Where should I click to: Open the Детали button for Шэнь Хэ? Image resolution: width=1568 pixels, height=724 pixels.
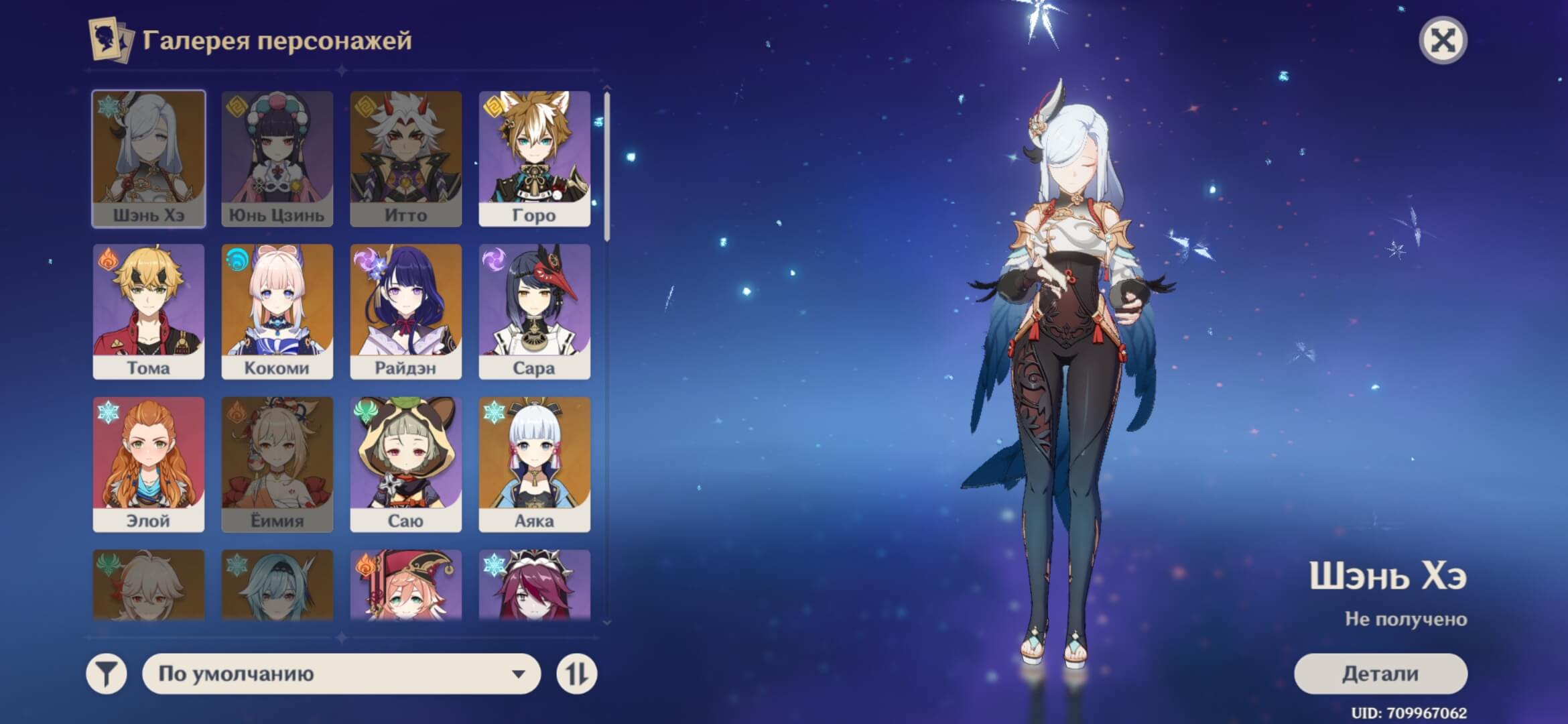pos(1380,674)
